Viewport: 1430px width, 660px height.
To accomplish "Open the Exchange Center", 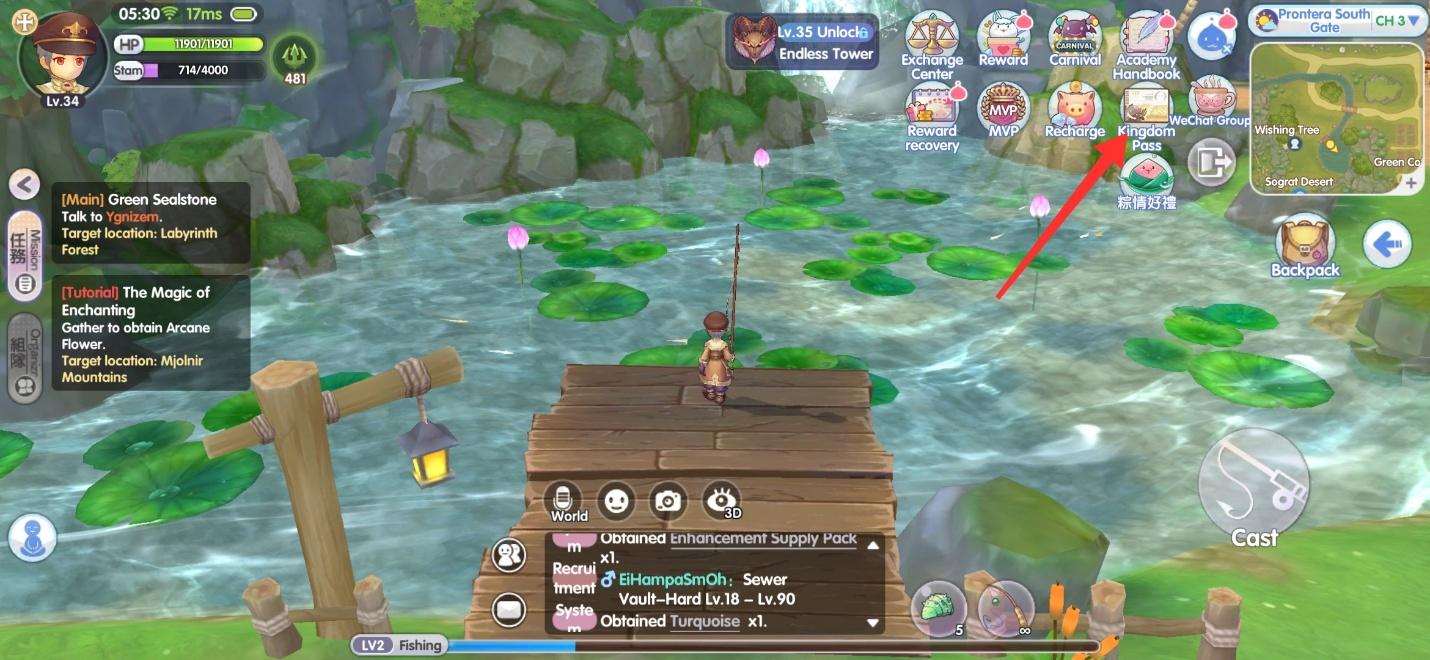I will coord(932,40).
